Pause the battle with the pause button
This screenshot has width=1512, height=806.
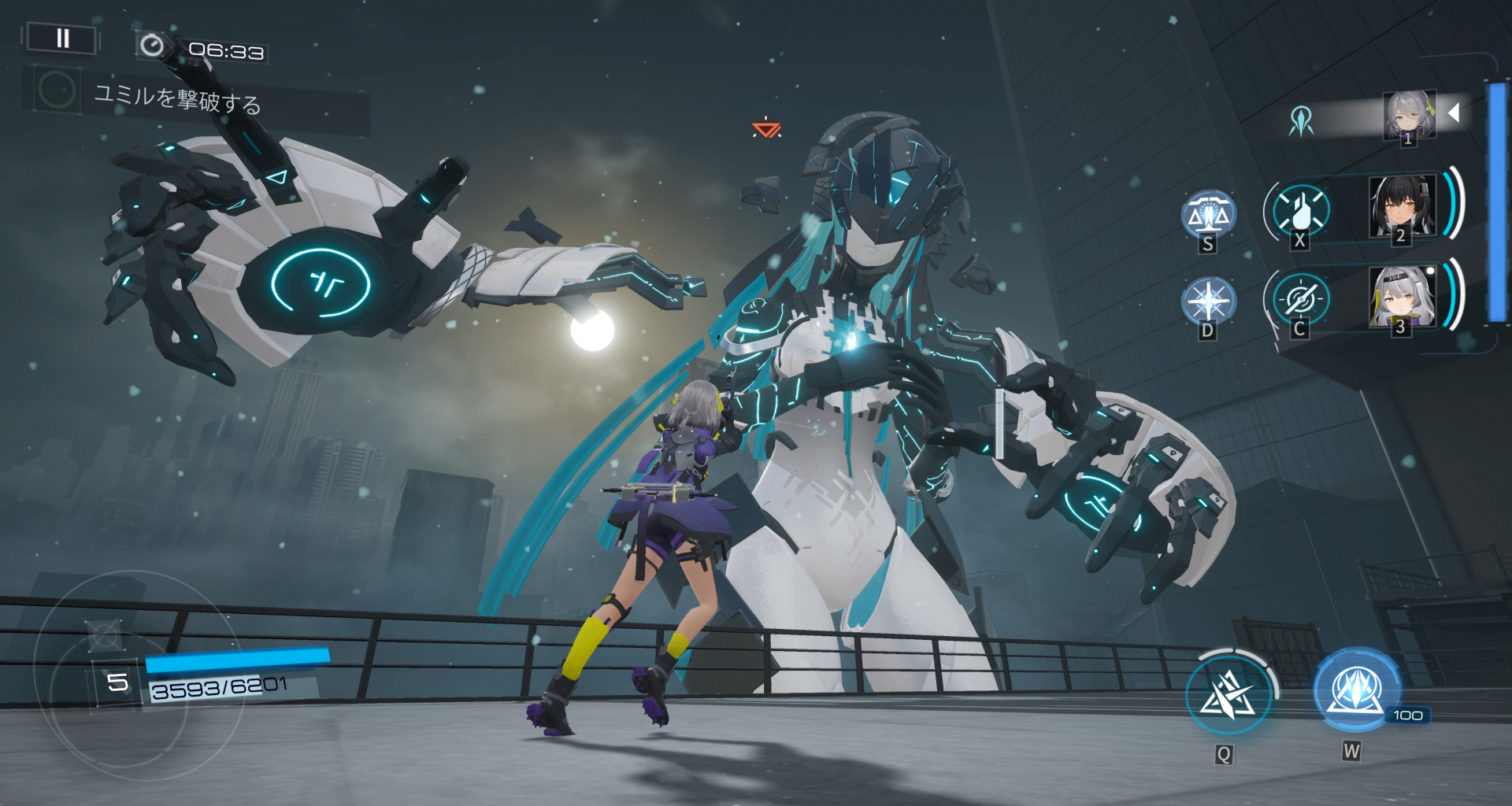point(62,39)
